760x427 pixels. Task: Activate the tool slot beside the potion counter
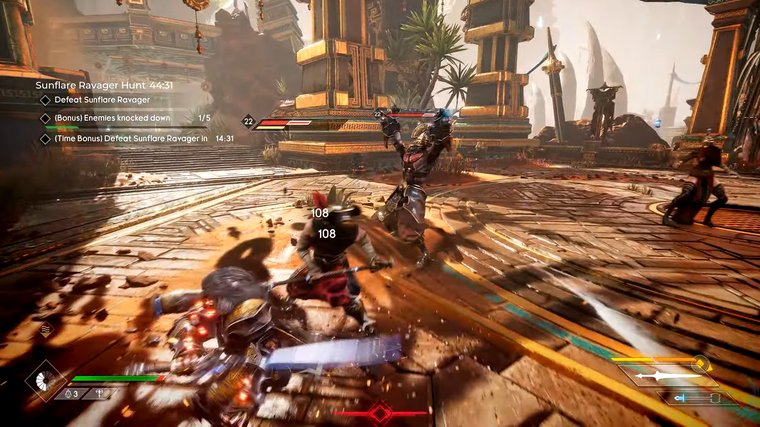[100, 393]
